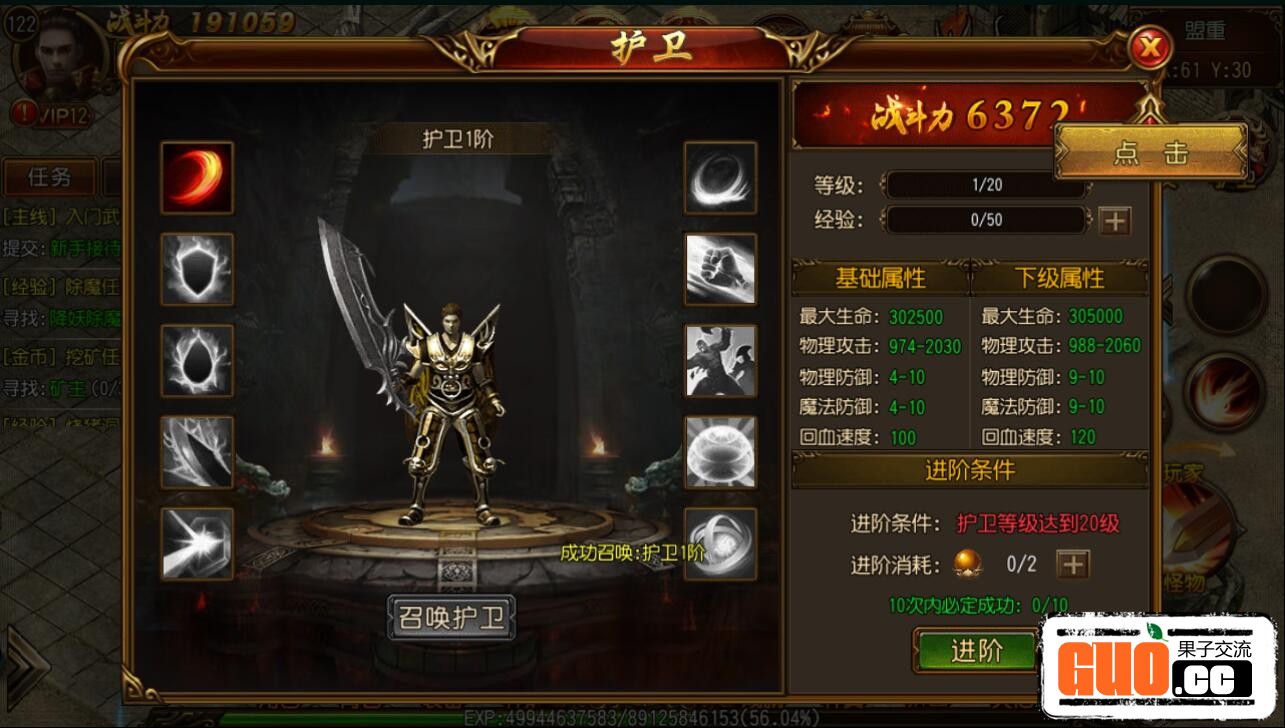Add experience with the plus button
Screen dimensions: 1285x728
(1114, 221)
